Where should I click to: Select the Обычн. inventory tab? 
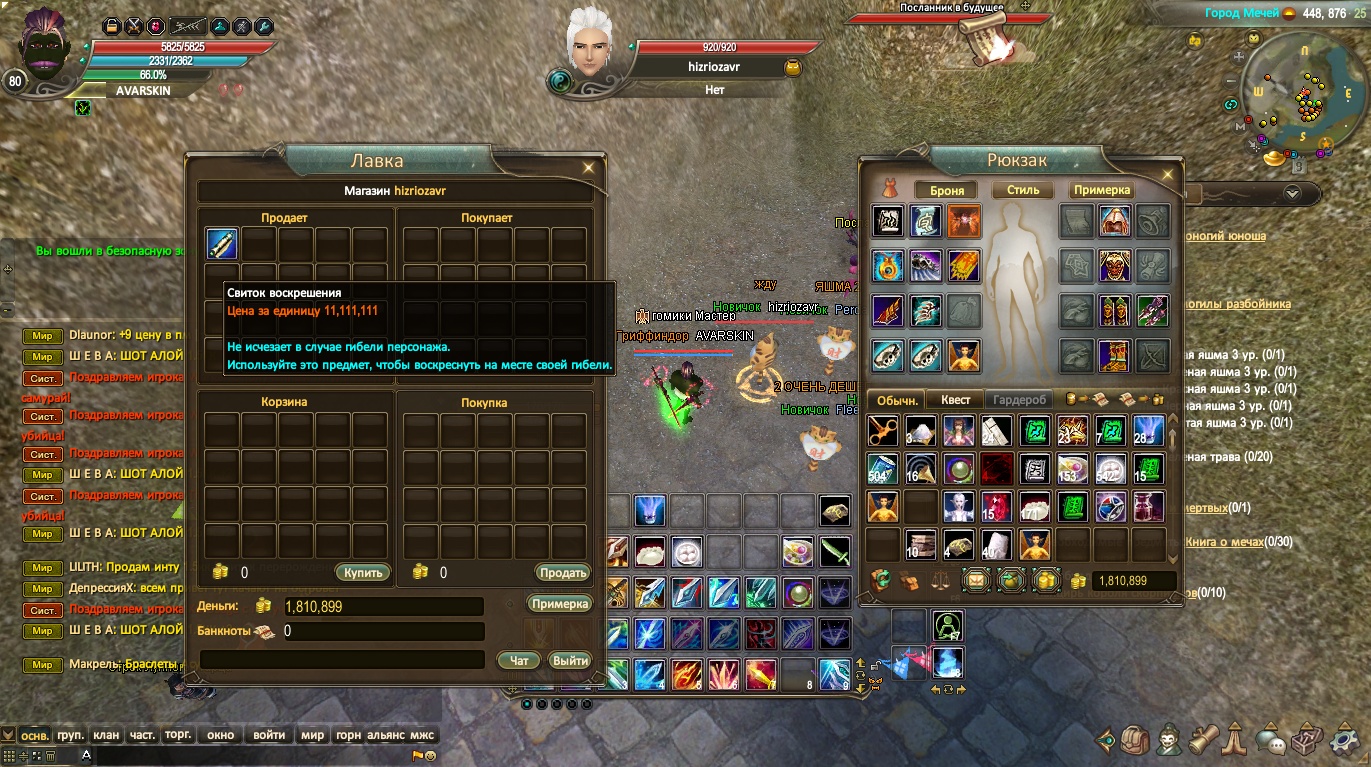coord(897,400)
